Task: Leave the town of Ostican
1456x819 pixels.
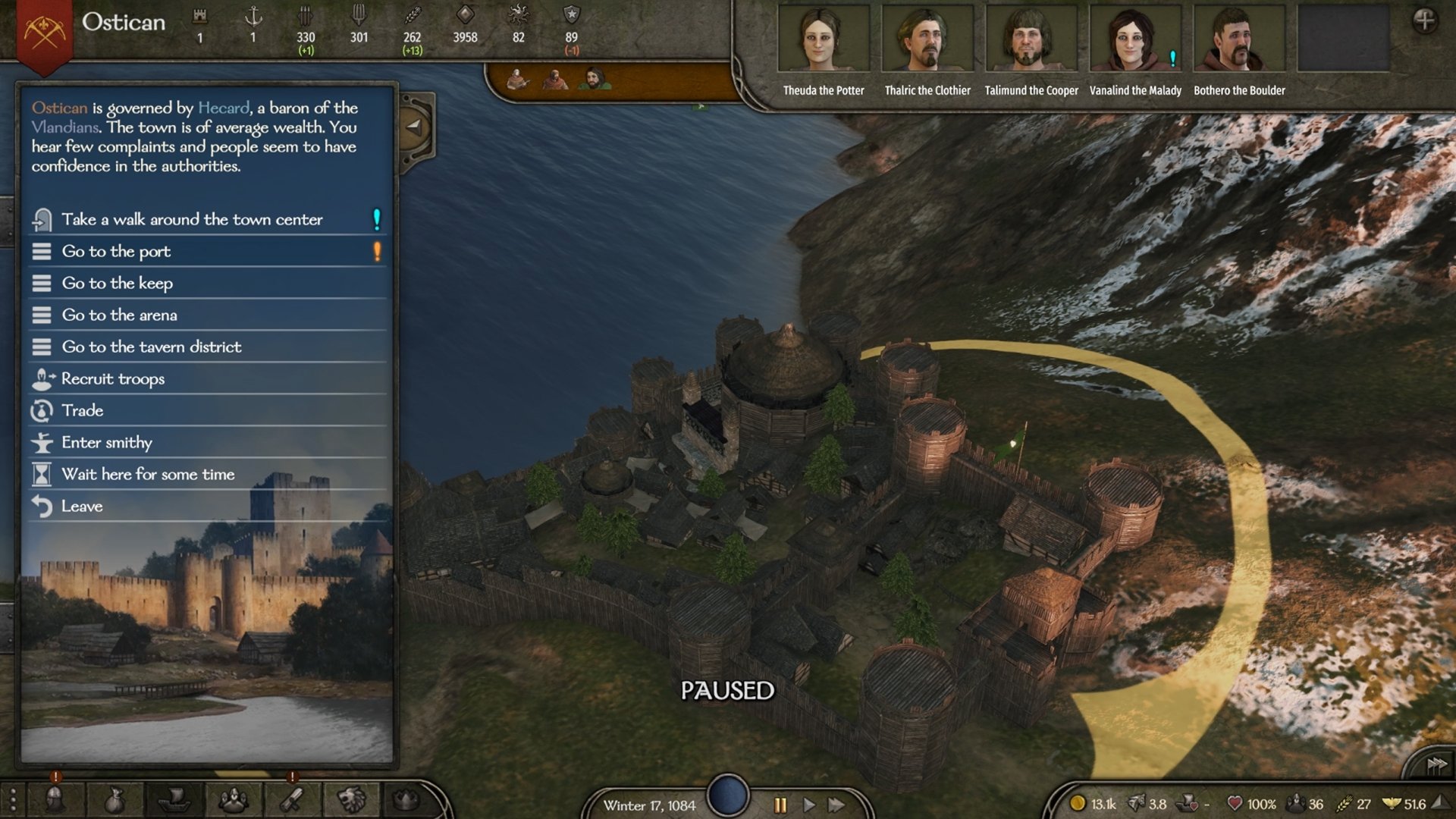Action: pos(82,507)
